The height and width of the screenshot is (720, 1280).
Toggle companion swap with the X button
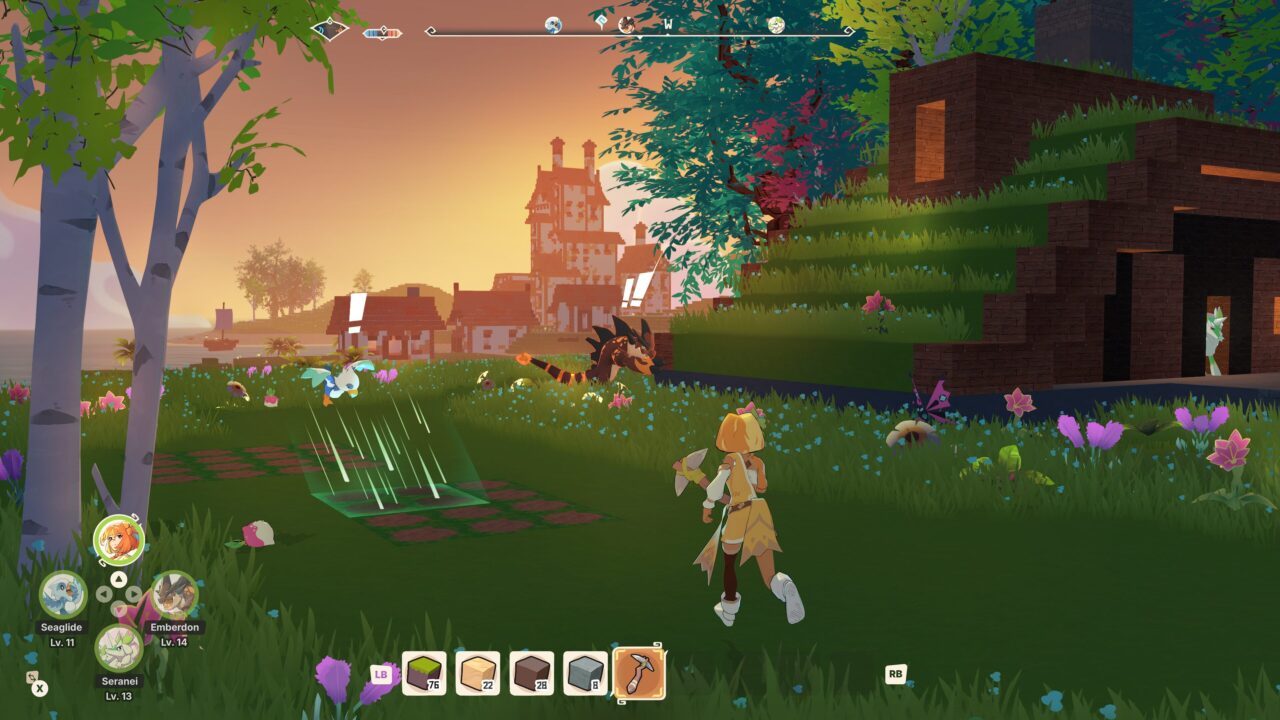[x=39, y=688]
